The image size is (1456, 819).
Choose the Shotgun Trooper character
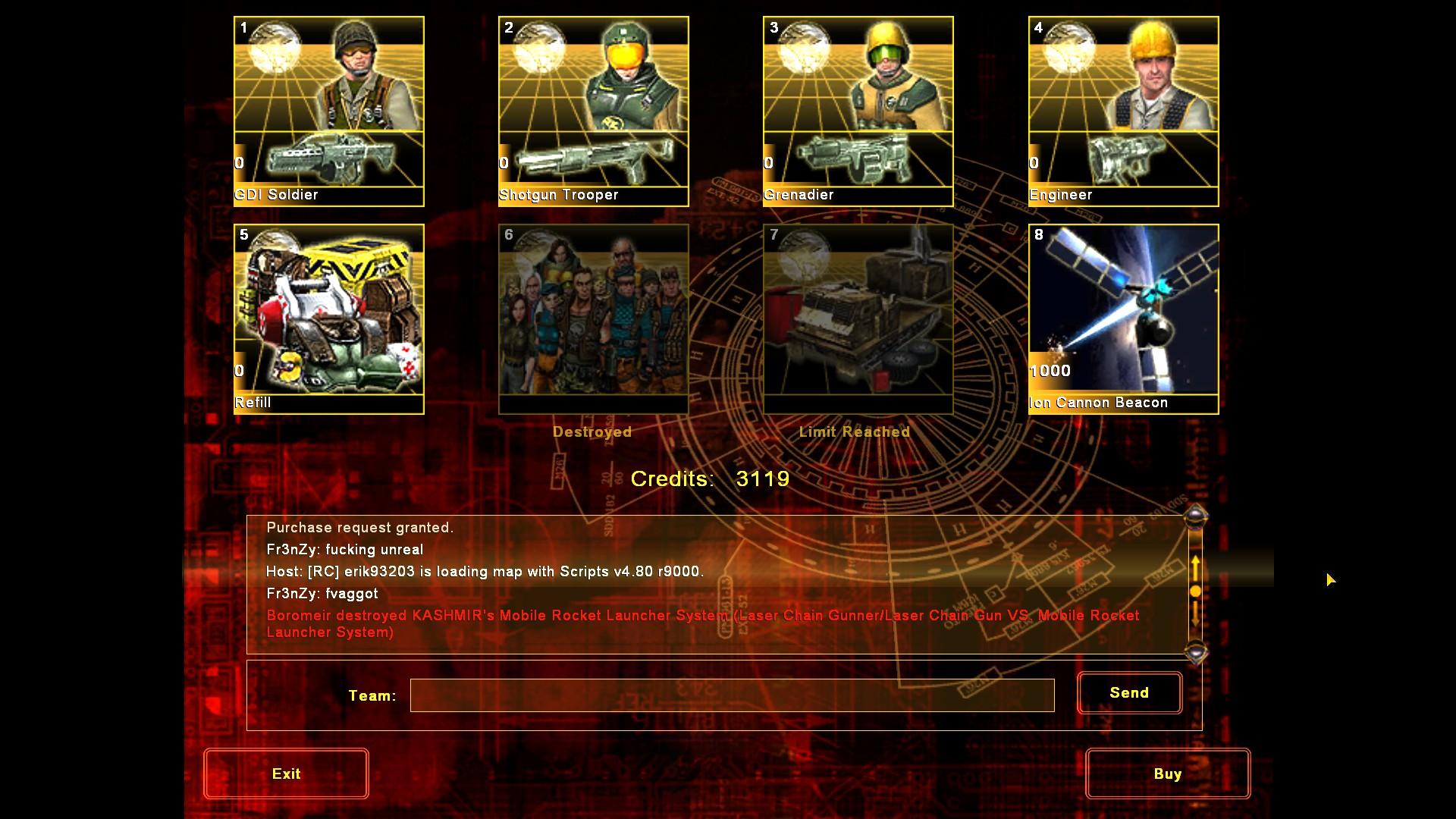pyautogui.click(x=593, y=111)
